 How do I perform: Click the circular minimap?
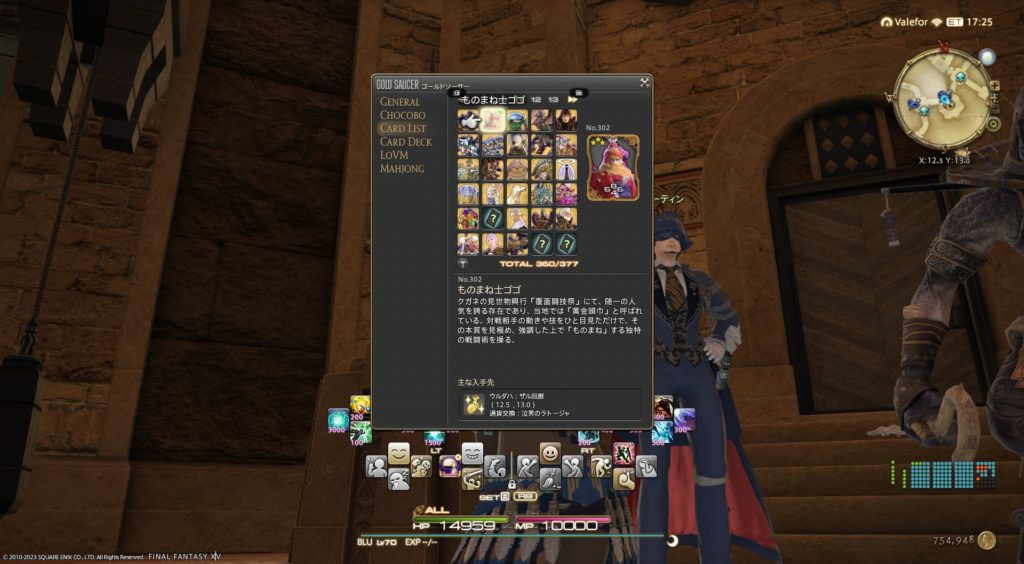coord(941,97)
